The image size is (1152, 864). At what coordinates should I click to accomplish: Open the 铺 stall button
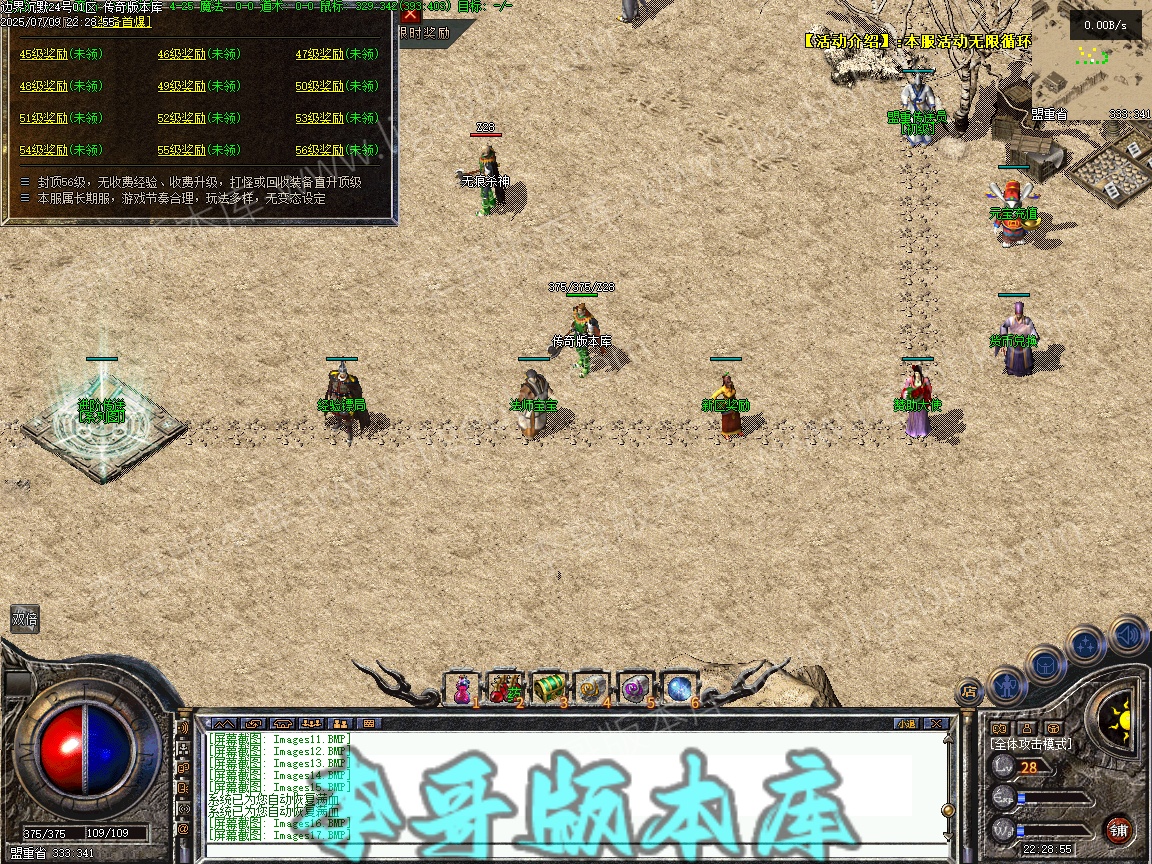1118,830
